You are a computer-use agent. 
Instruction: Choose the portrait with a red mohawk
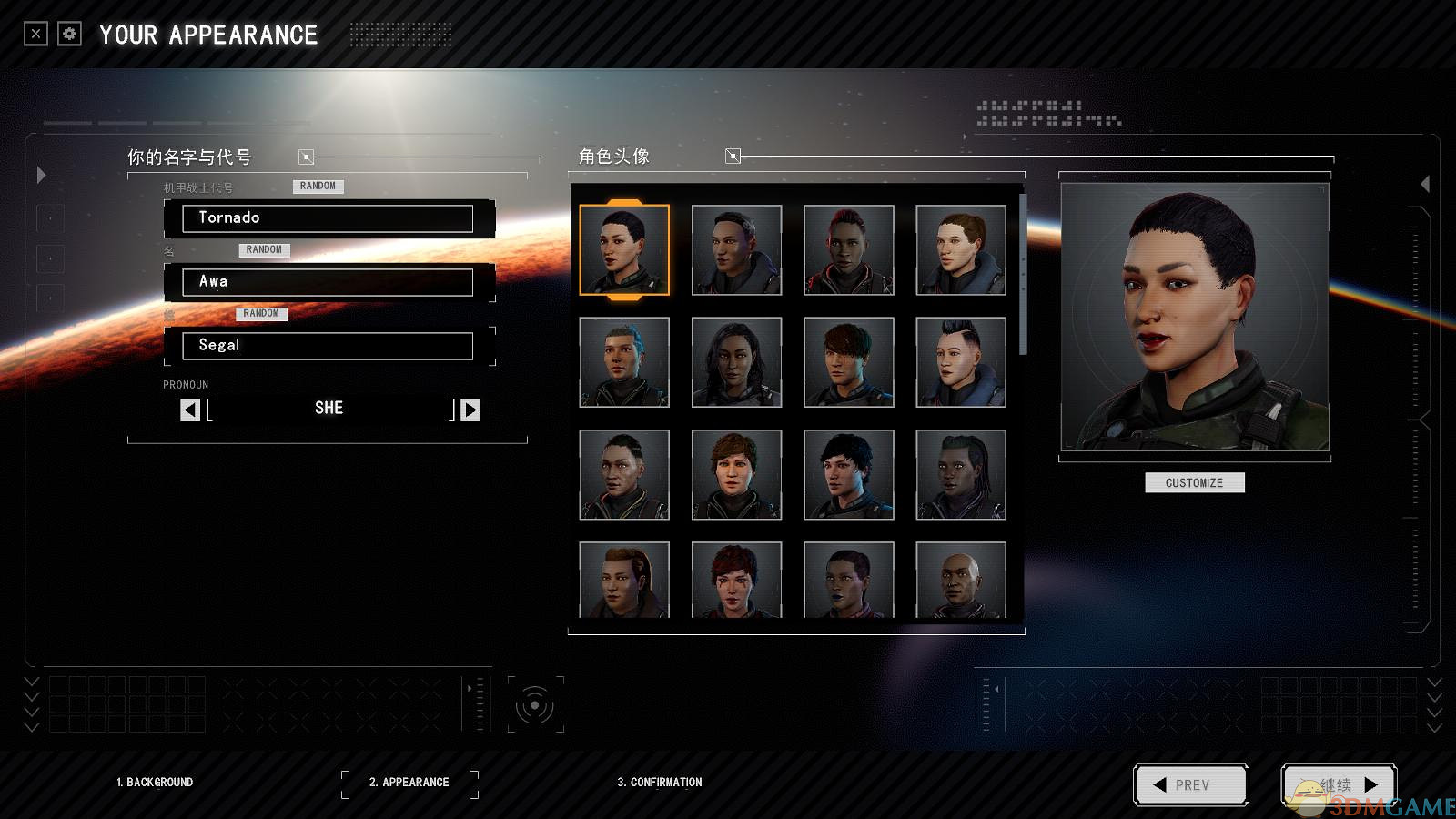848,249
